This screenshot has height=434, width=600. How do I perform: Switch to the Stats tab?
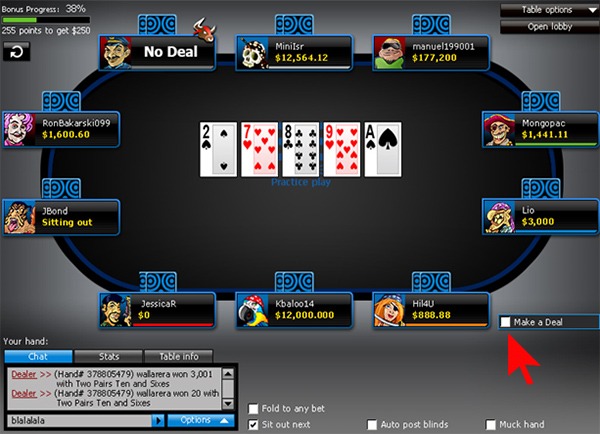109,356
